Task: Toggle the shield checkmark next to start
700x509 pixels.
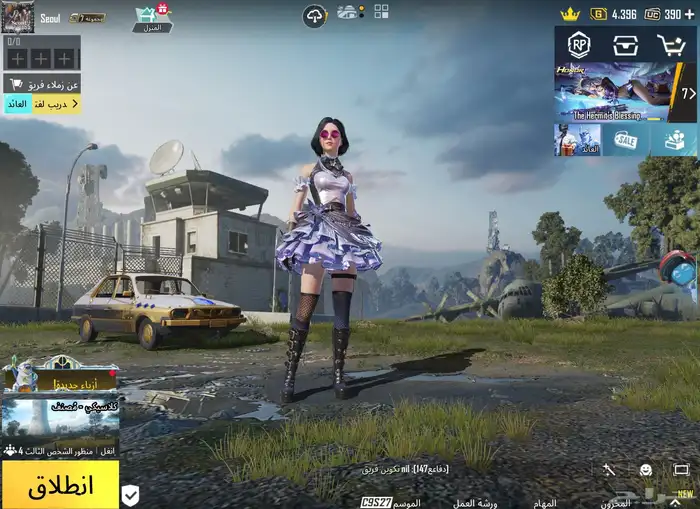Action: pyautogui.click(x=131, y=494)
